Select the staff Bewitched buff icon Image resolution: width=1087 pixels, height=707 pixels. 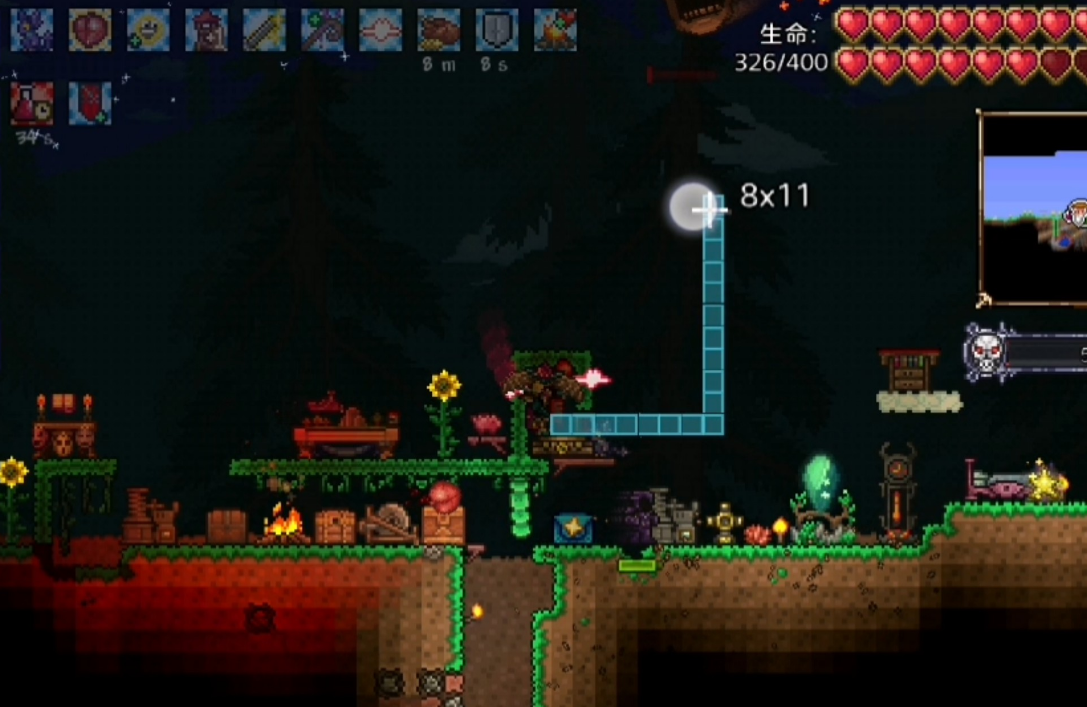pyautogui.click(x=322, y=30)
